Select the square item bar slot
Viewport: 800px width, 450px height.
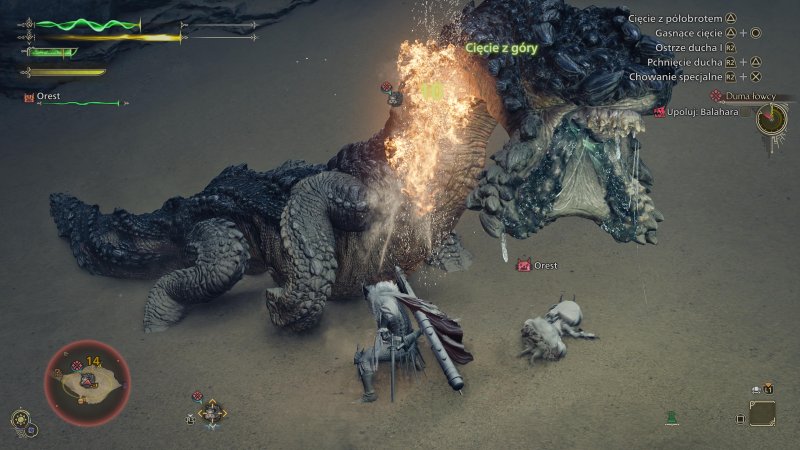762,413
